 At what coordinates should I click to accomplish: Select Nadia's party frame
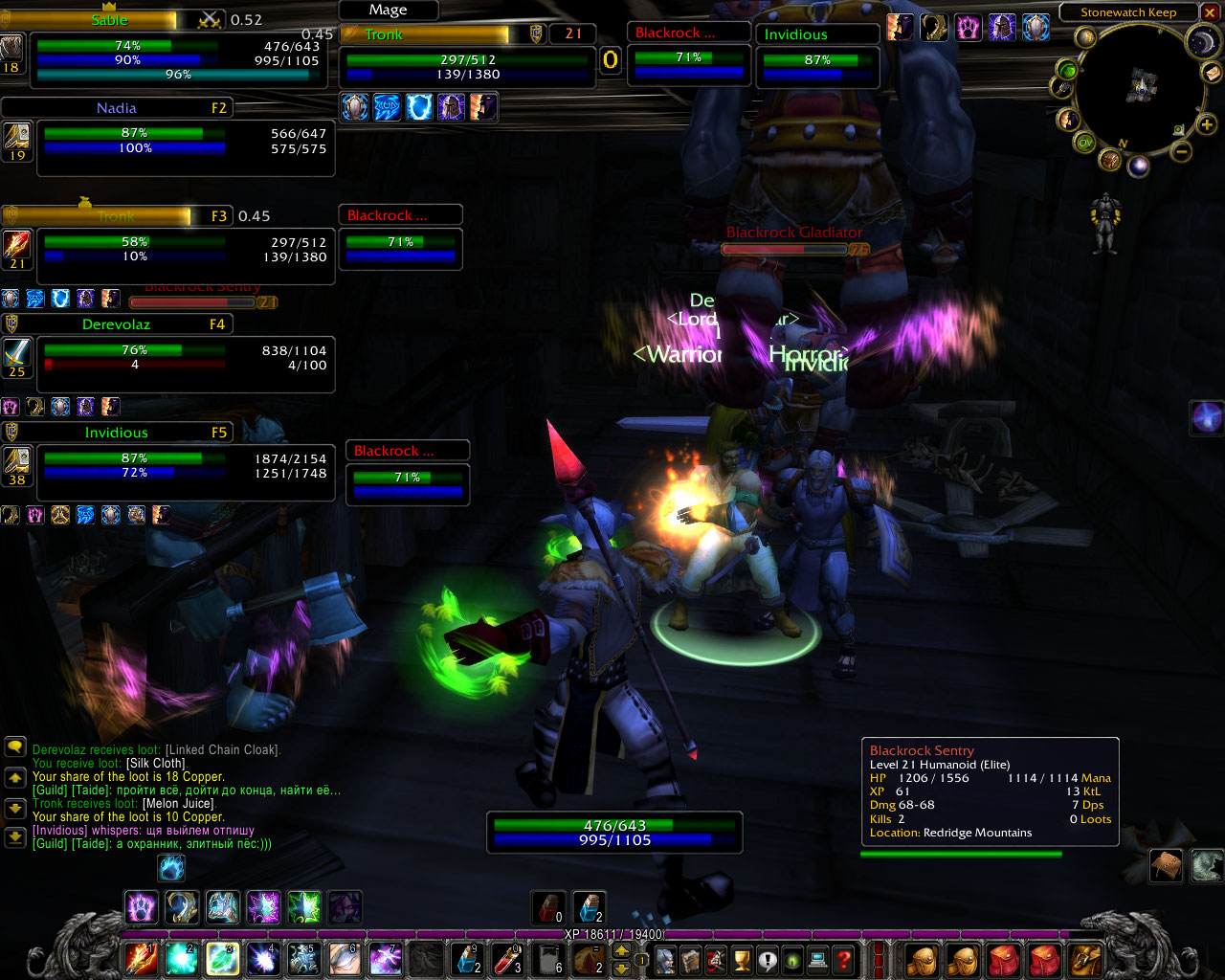click(x=185, y=142)
